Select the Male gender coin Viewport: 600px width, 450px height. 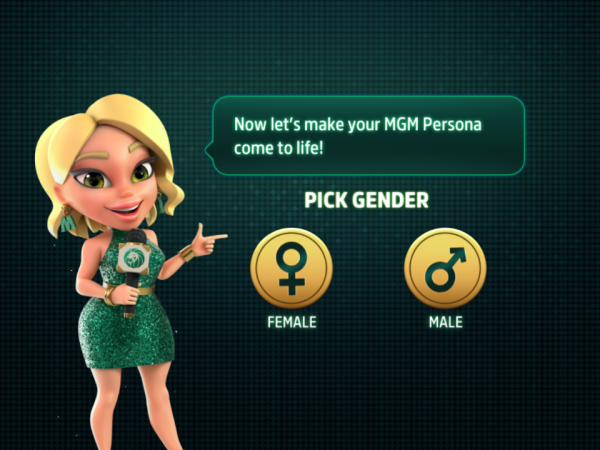(x=445, y=269)
